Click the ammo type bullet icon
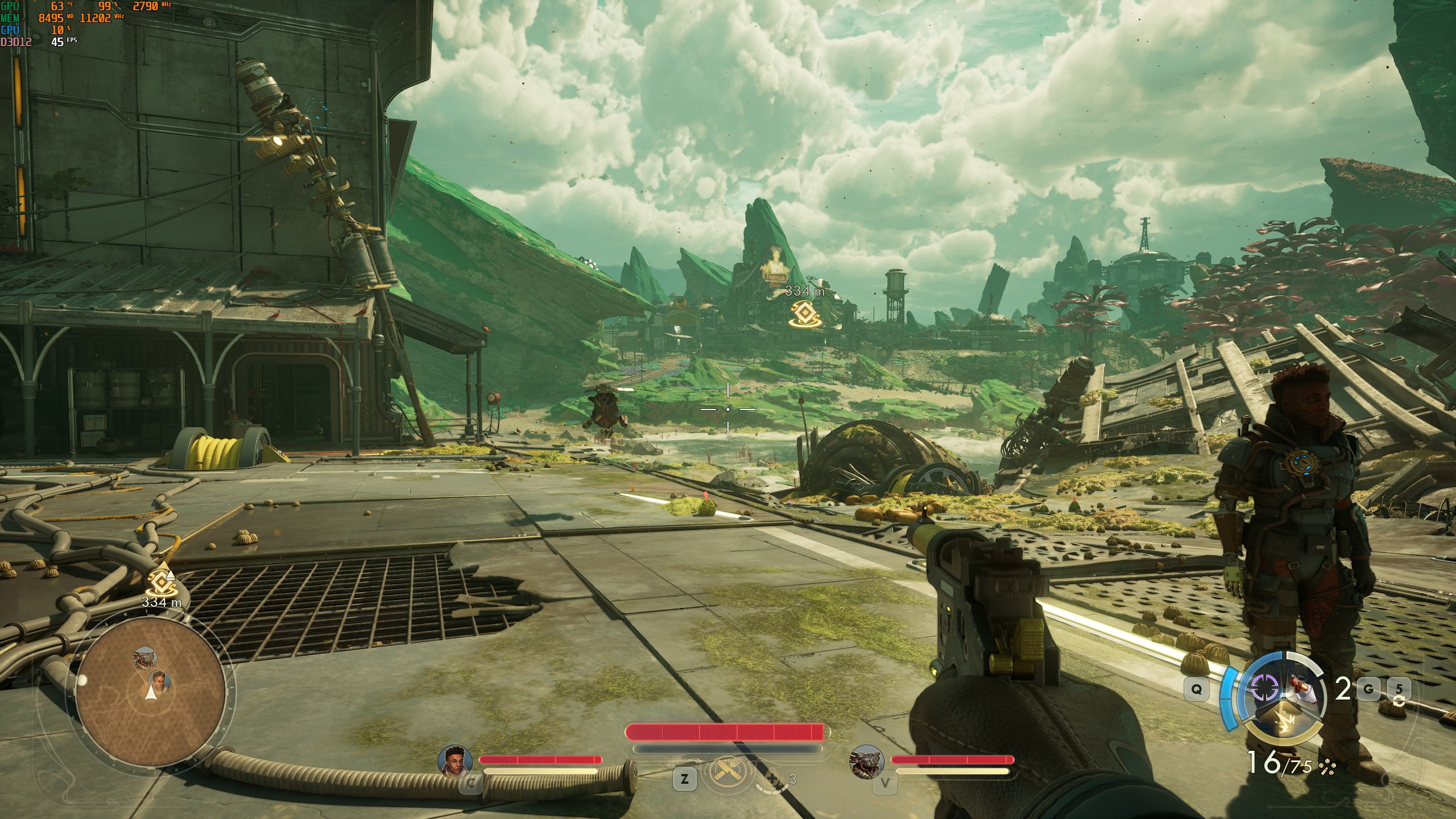 1327,767
